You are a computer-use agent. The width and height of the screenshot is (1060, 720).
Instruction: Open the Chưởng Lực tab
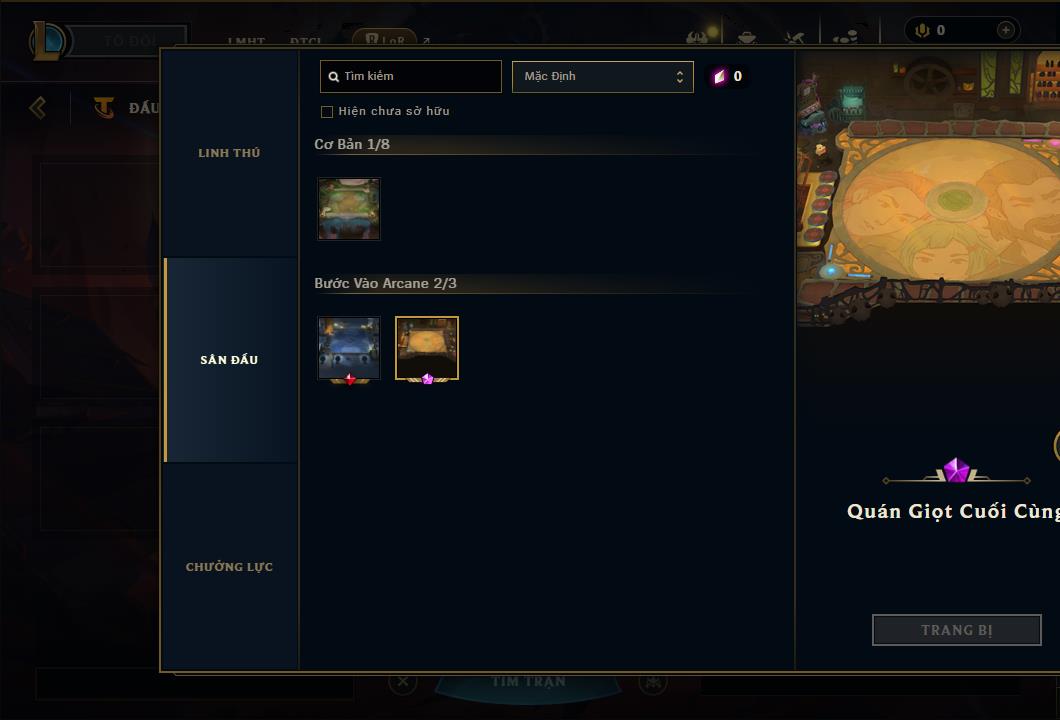point(229,567)
